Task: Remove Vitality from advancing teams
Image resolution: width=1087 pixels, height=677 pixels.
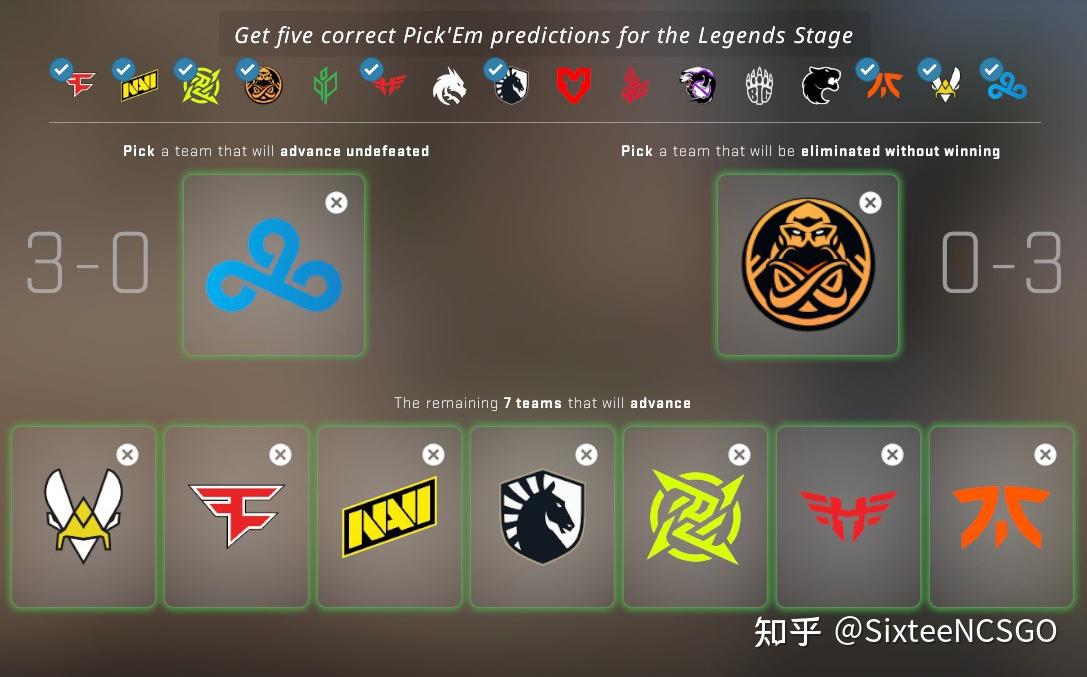Action: tap(127, 455)
